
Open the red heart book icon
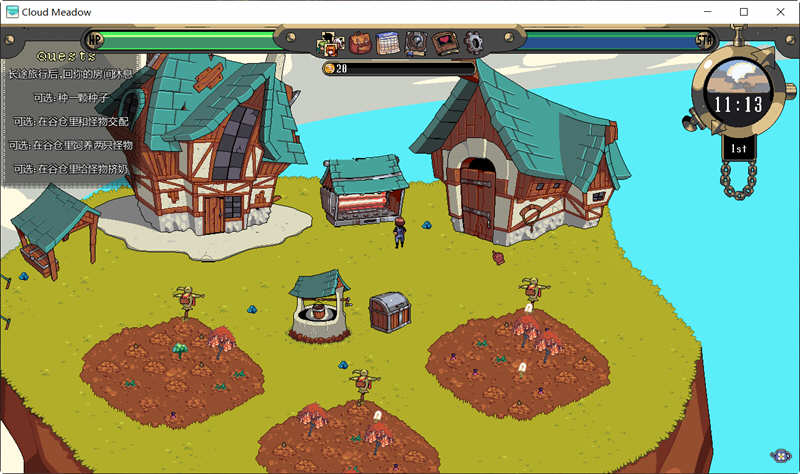445,43
